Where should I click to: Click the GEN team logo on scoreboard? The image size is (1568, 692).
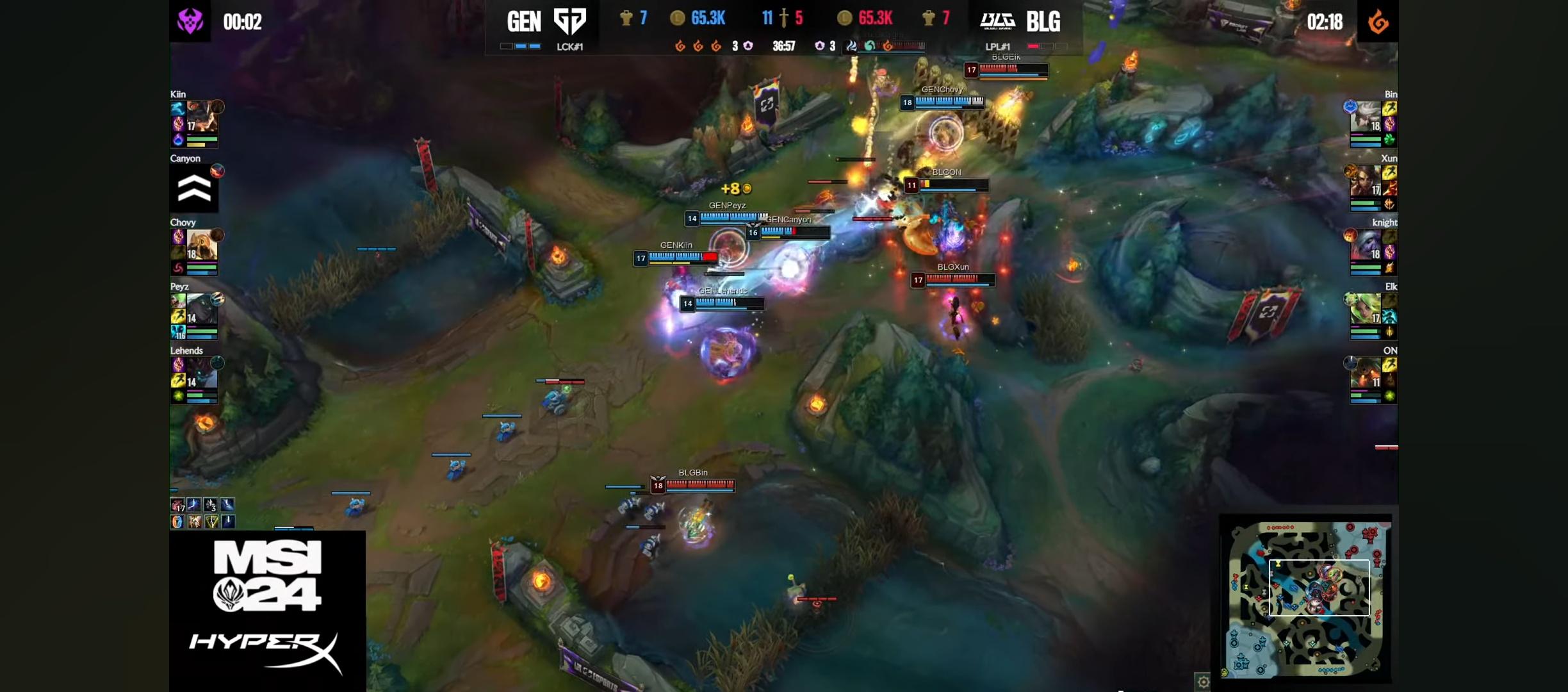click(x=569, y=21)
